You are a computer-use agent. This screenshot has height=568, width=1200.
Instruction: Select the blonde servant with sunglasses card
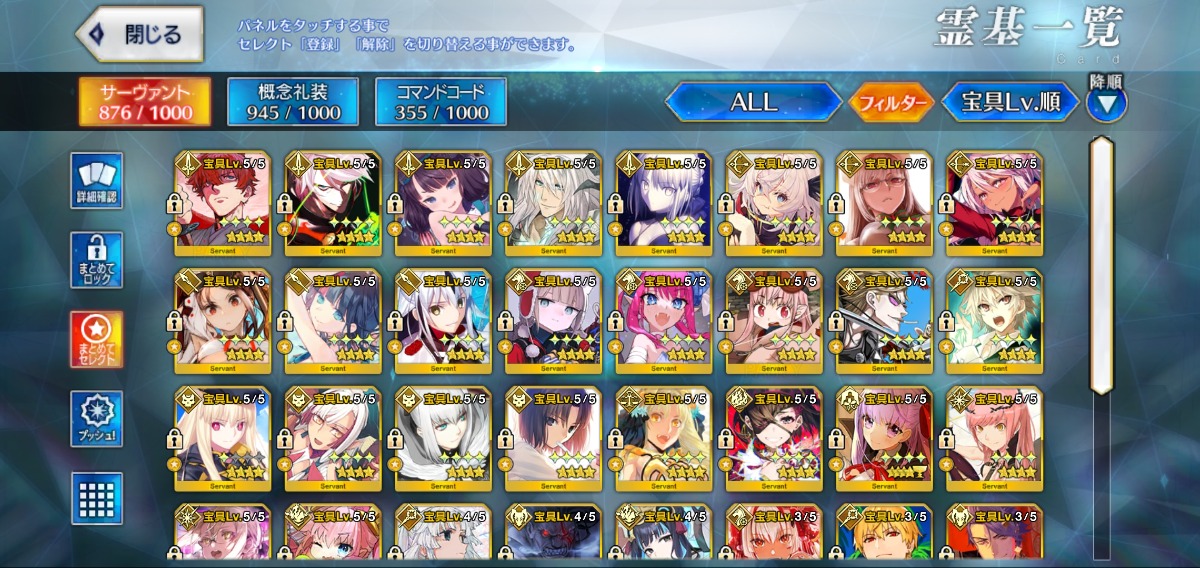coord(883,318)
